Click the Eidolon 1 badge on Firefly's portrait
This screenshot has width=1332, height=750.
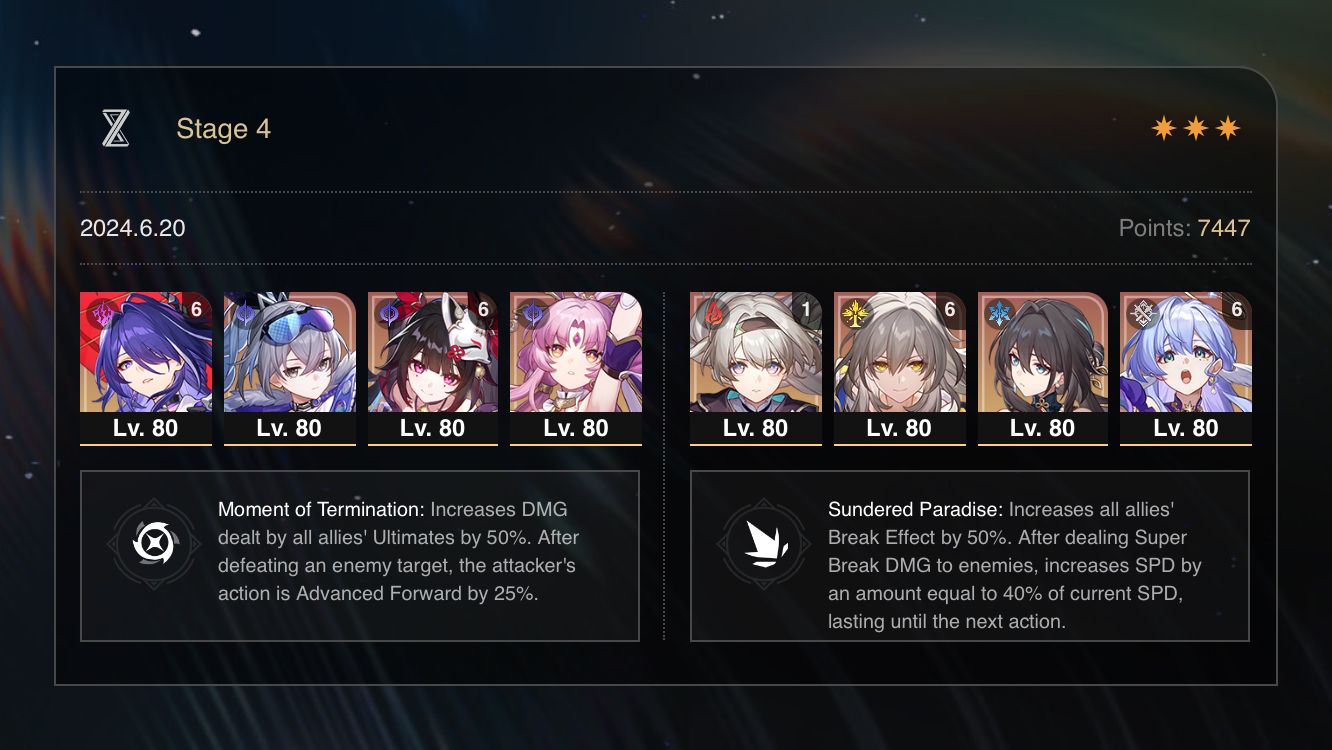click(808, 311)
